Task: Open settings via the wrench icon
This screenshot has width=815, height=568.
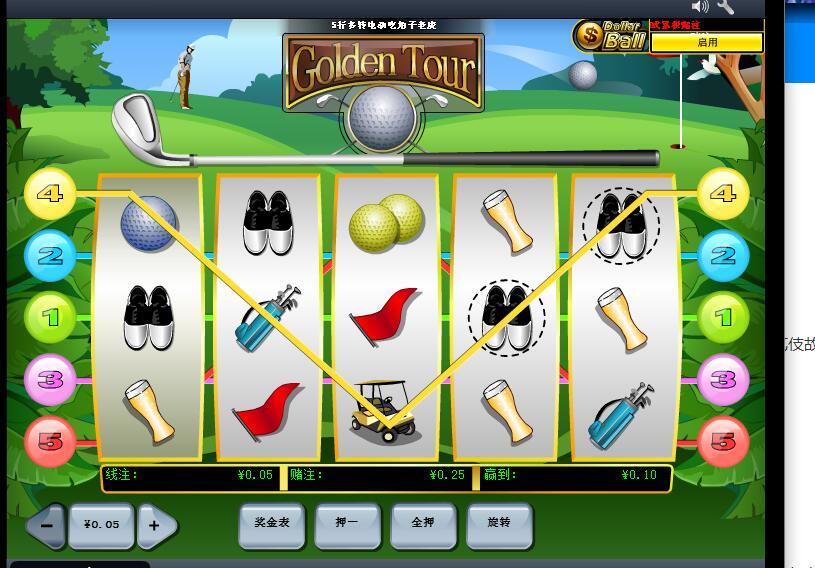Action: [x=726, y=7]
